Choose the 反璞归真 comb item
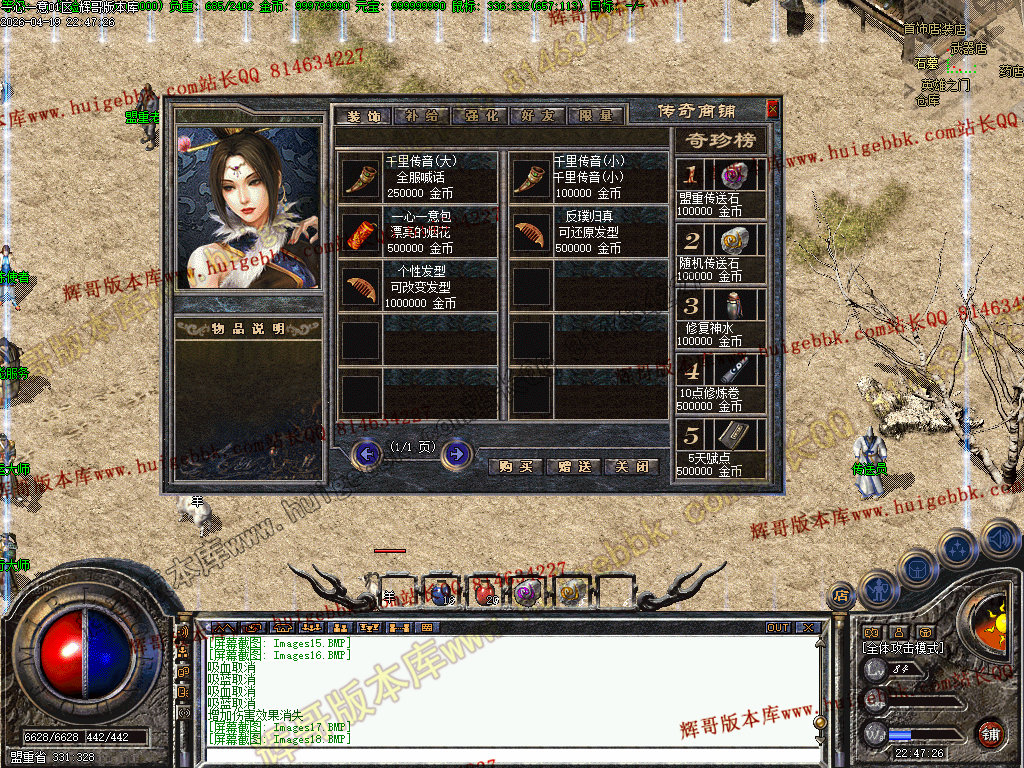Image resolution: width=1024 pixels, height=768 pixels. coord(531,232)
